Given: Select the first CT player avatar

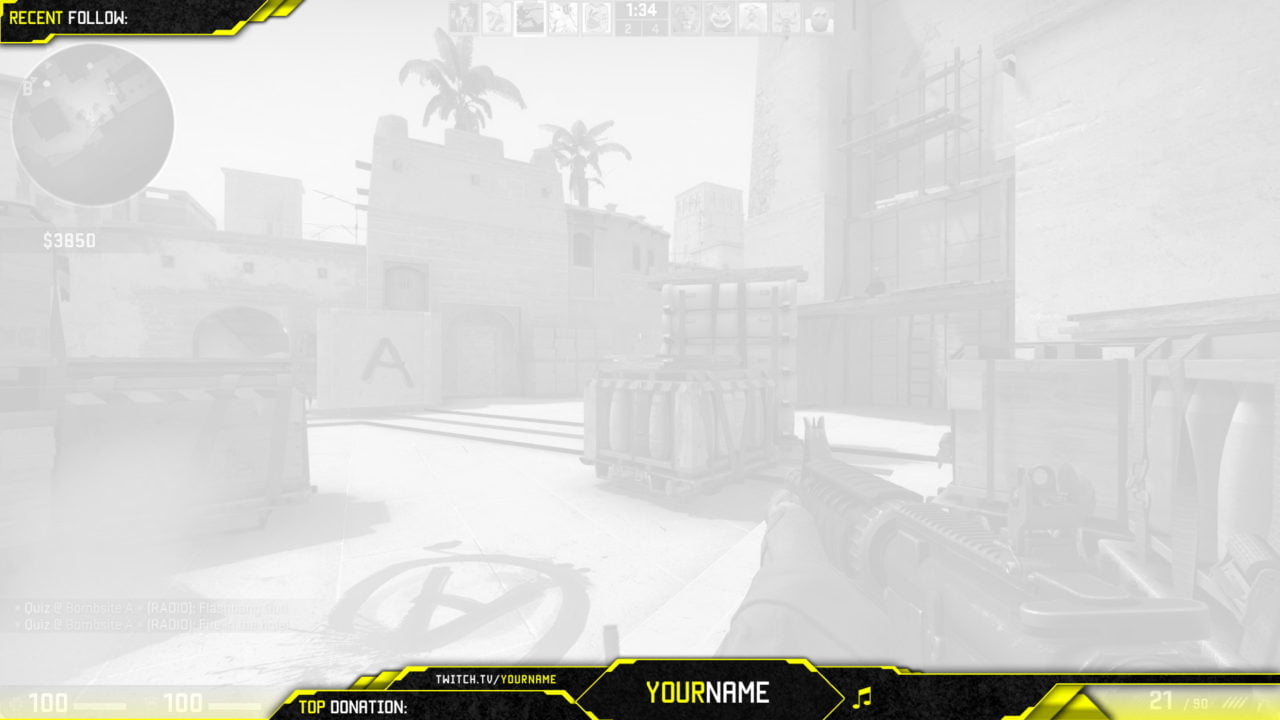Looking at the screenshot, I should click(465, 17).
